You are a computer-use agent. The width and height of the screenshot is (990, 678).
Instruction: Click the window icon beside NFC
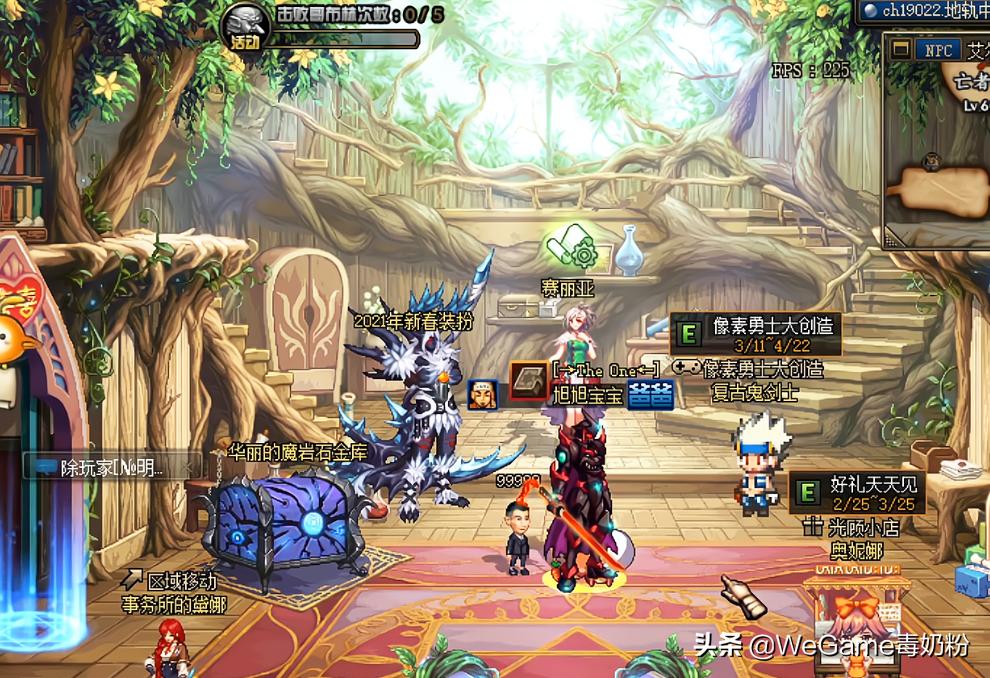pos(901,49)
